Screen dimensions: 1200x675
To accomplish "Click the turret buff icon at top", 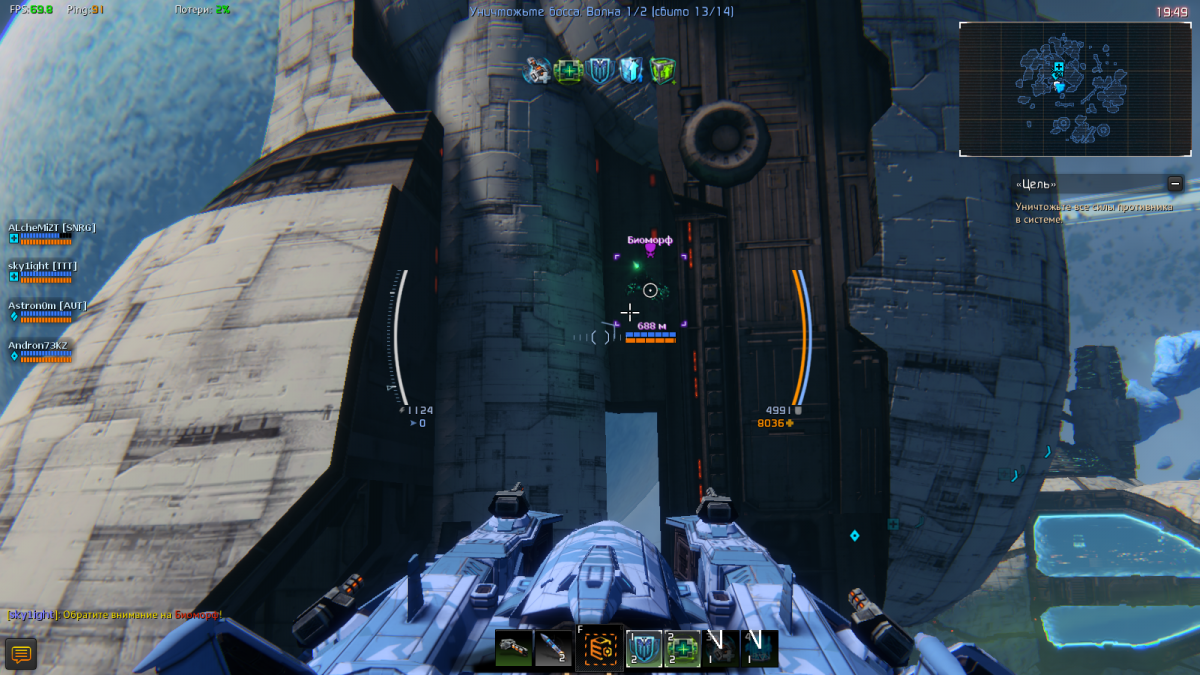I will [x=538, y=70].
